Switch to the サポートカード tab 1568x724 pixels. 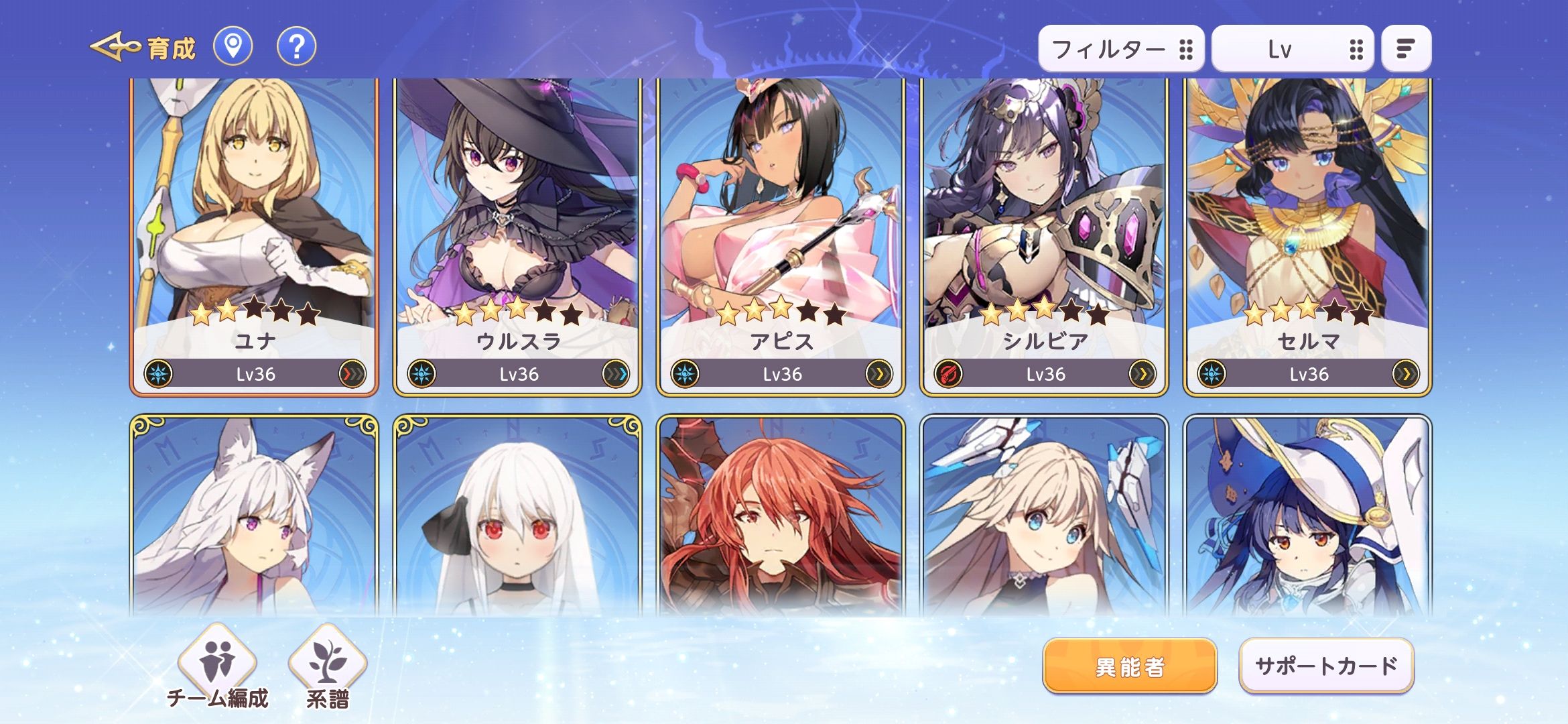click(1326, 666)
